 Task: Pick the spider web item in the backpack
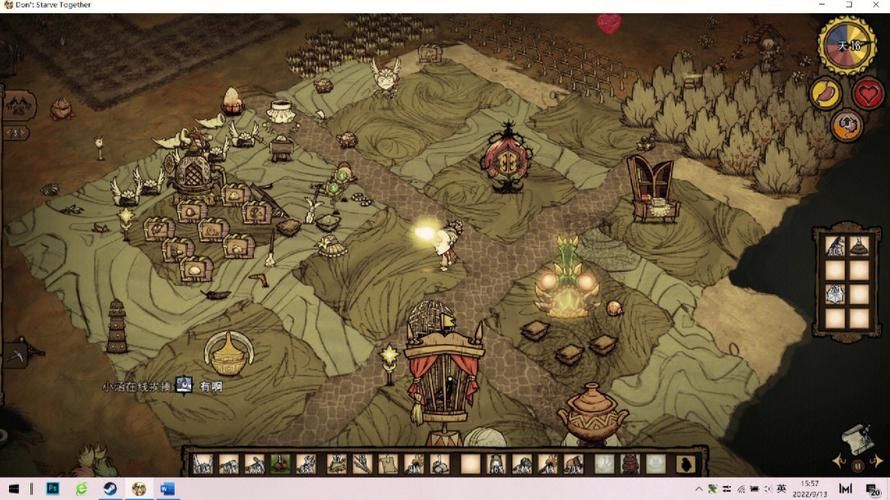click(834, 295)
